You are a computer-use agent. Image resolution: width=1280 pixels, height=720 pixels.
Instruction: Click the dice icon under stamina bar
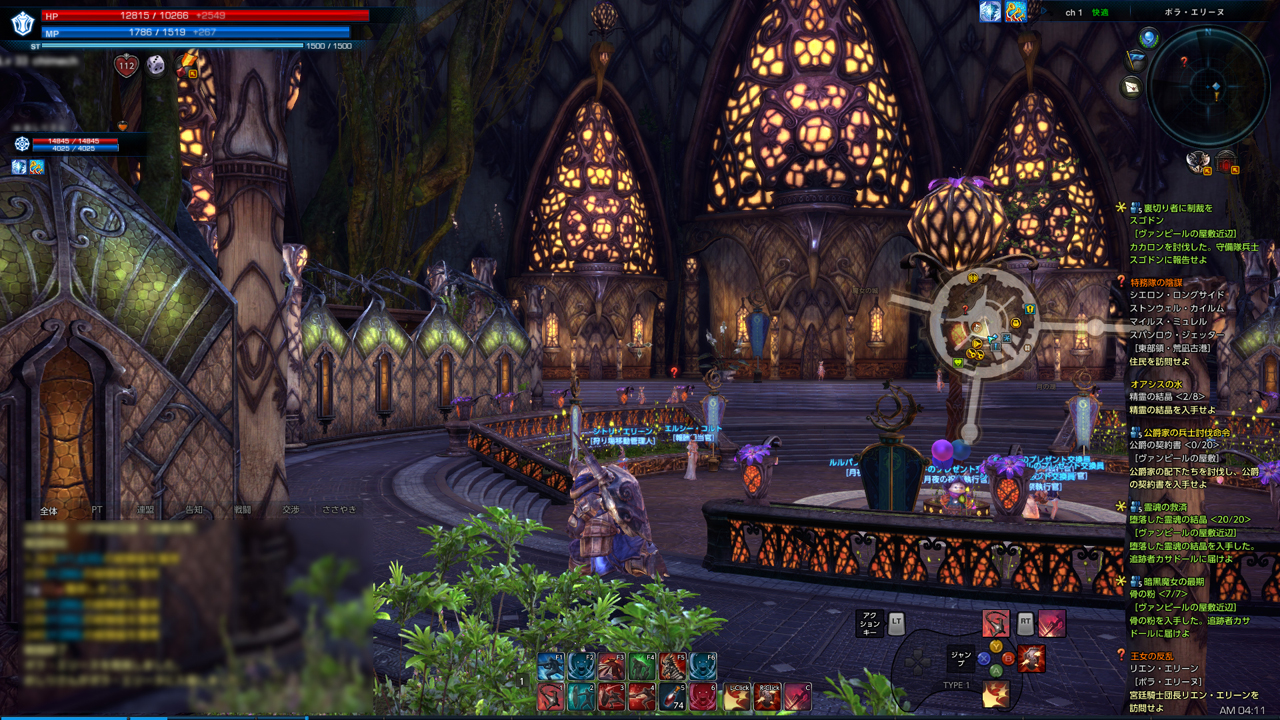[157, 66]
